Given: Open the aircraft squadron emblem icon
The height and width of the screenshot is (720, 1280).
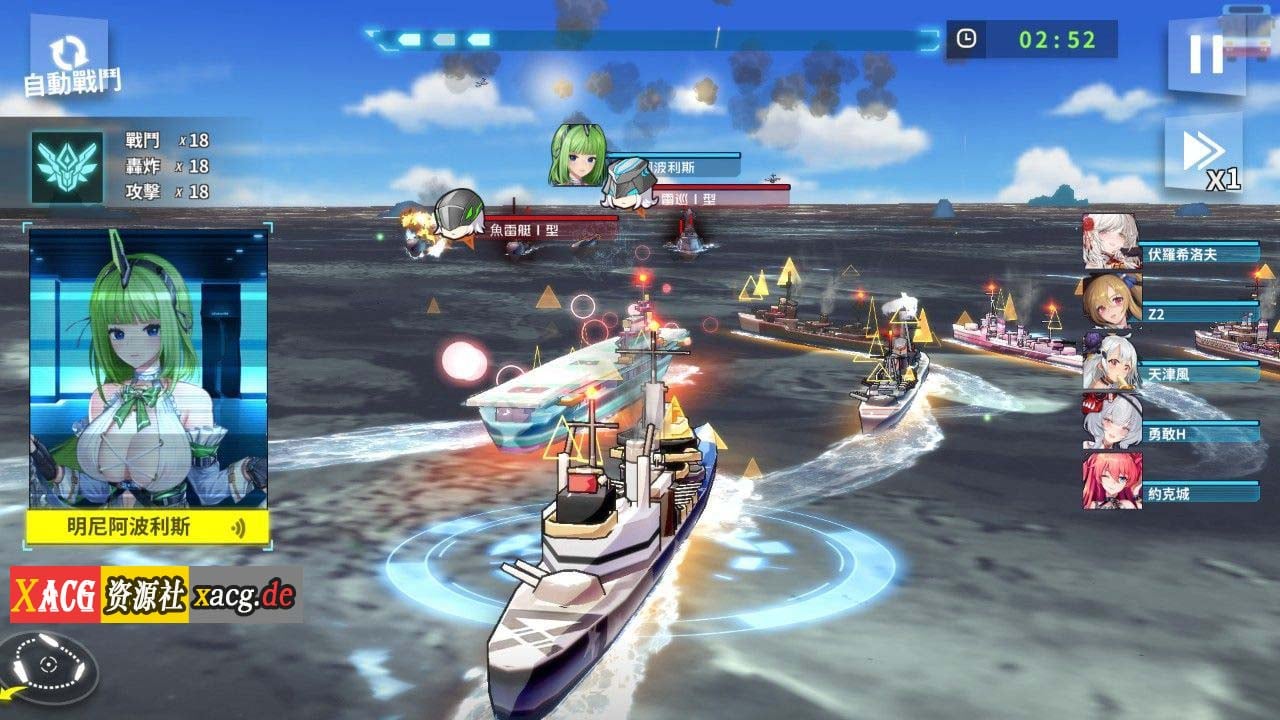Looking at the screenshot, I should click(x=67, y=167).
